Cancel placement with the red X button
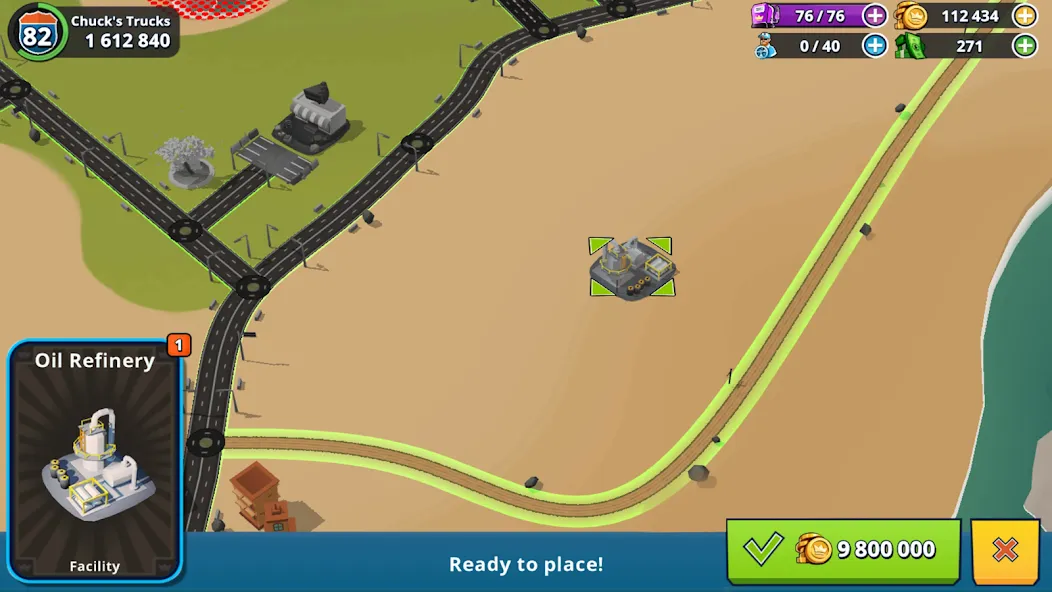This screenshot has width=1052, height=592. (1004, 549)
